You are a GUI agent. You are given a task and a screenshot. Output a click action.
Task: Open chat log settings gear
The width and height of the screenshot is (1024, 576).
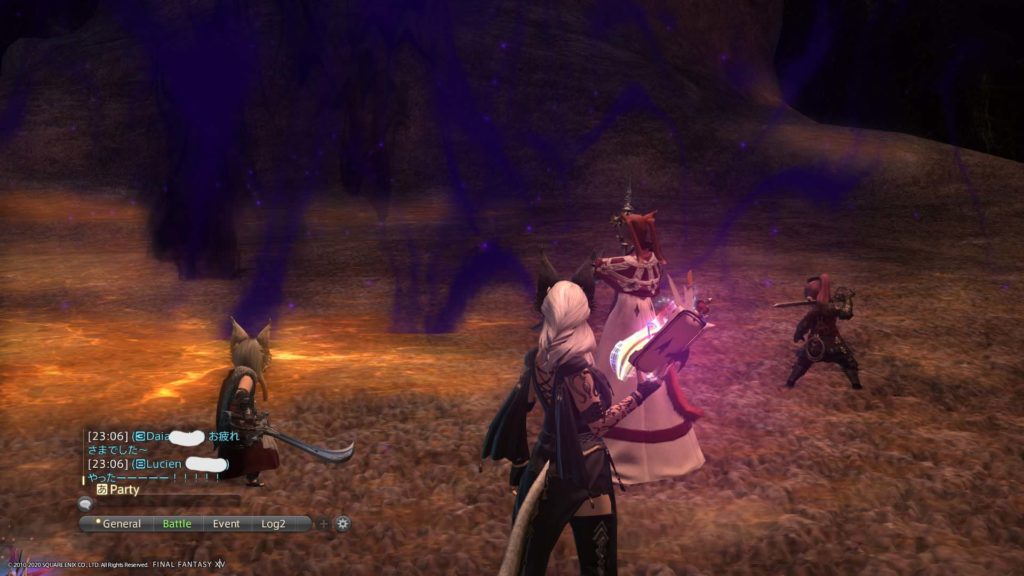tap(342, 523)
